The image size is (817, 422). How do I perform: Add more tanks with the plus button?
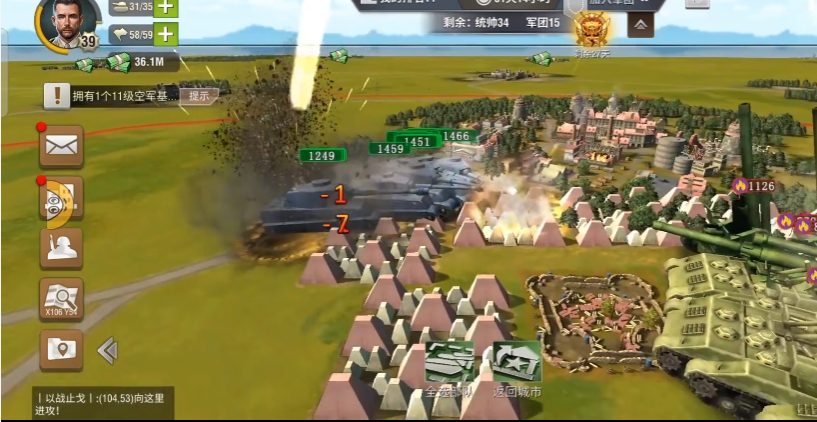coord(165,6)
